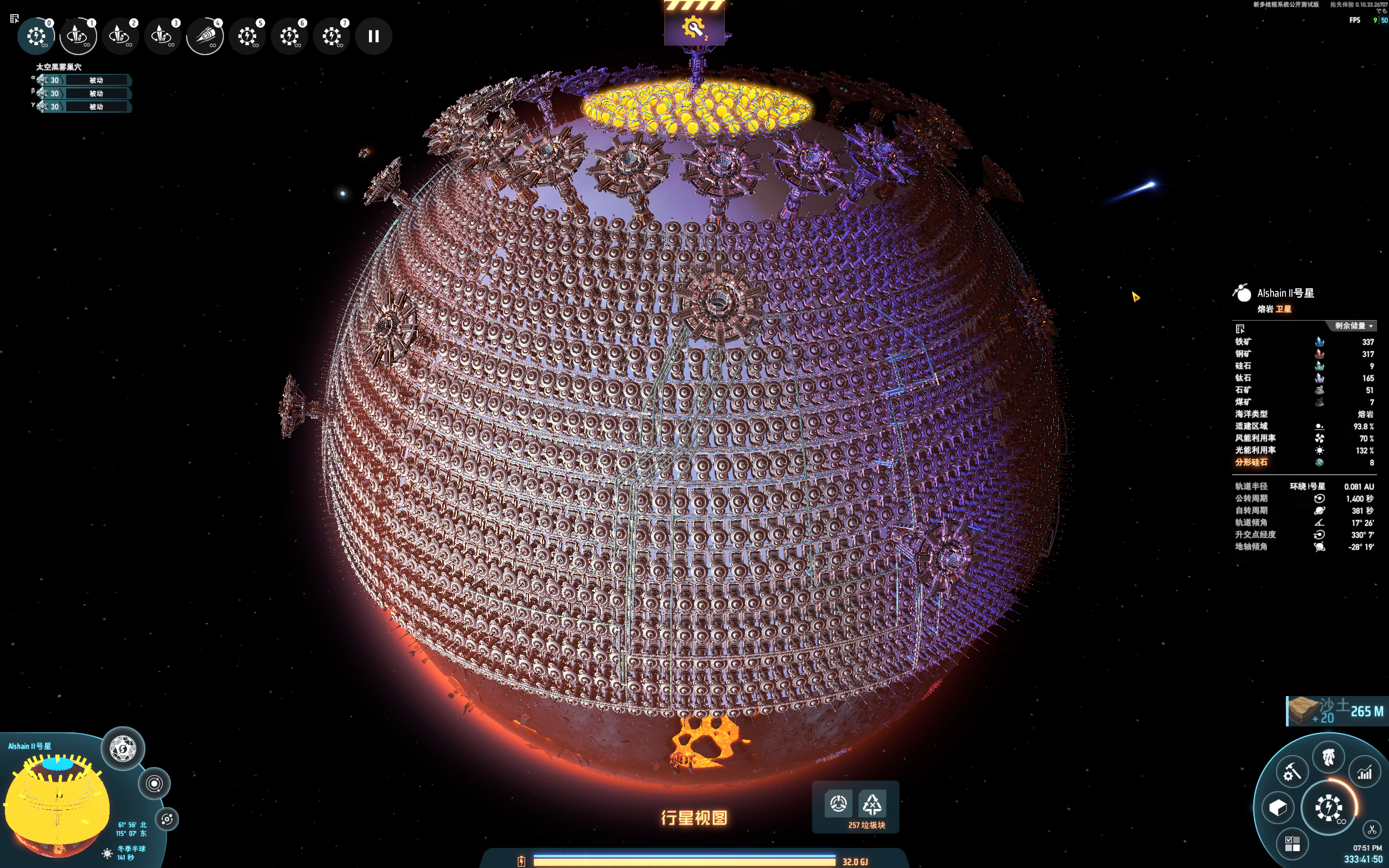Viewport: 1389px width, 868px height.
Task: Open the tech tree lightning button
Action: (x=1328, y=808)
